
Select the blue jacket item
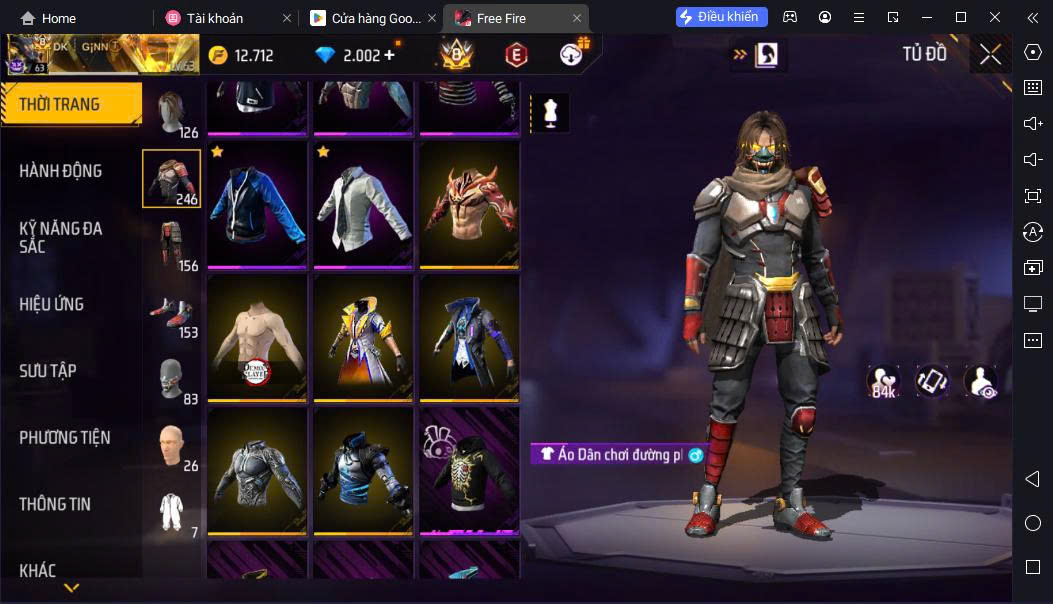point(257,204)
